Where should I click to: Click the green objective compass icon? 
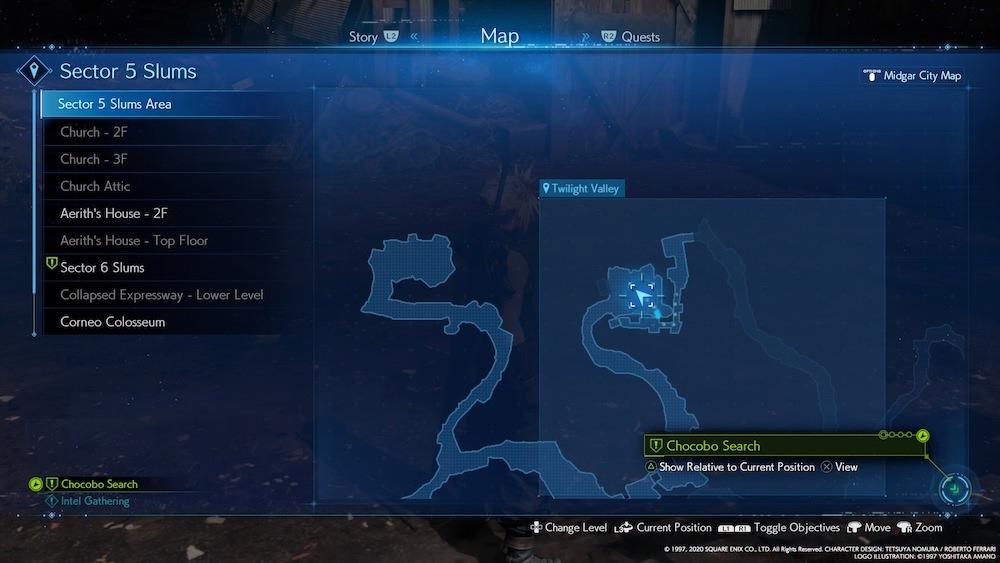pos(956,488)
